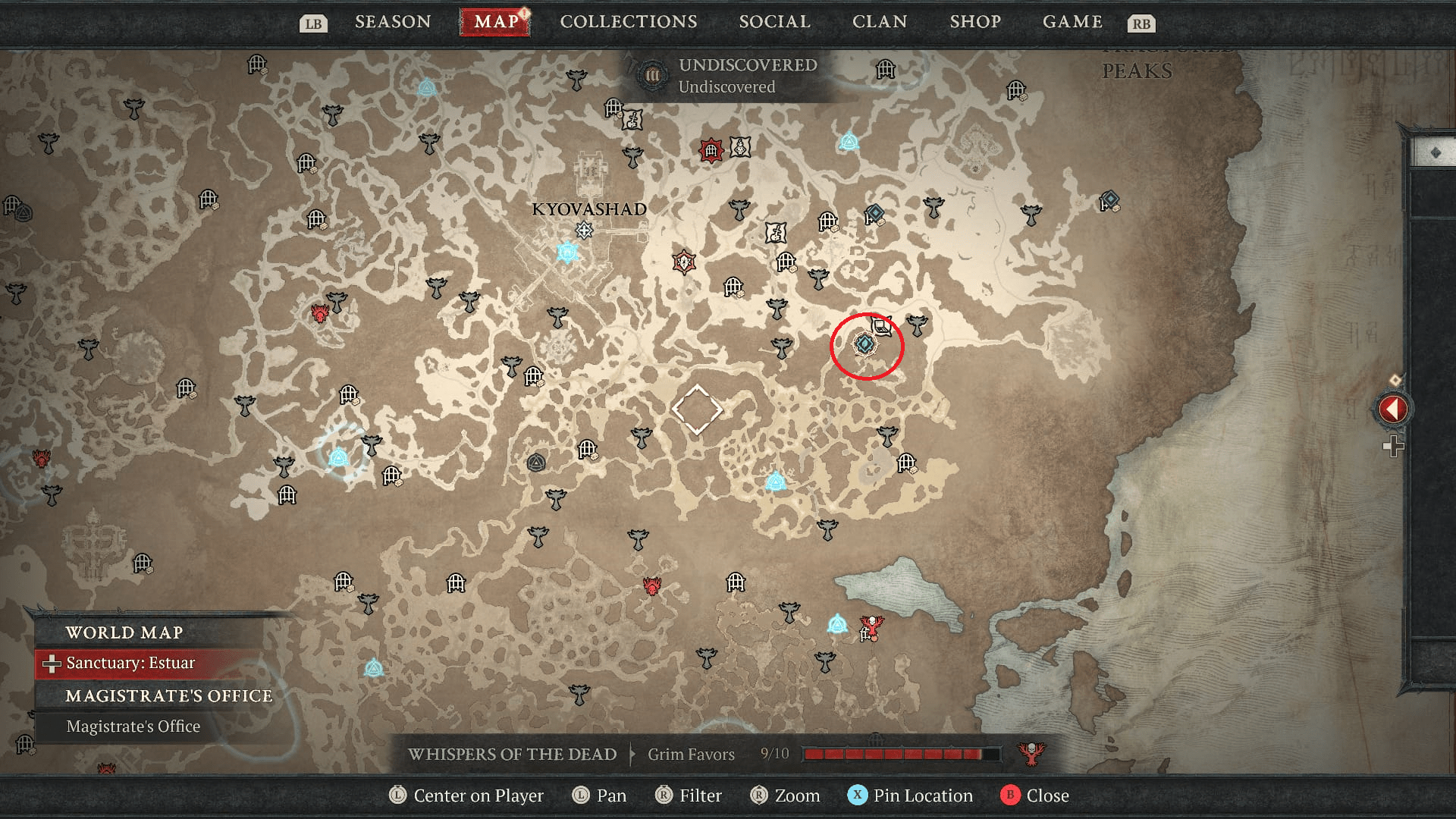Select the cellar dice icon beside the circled dungeon
This screenshot has height=819, width=1456.
click(880, 328)
